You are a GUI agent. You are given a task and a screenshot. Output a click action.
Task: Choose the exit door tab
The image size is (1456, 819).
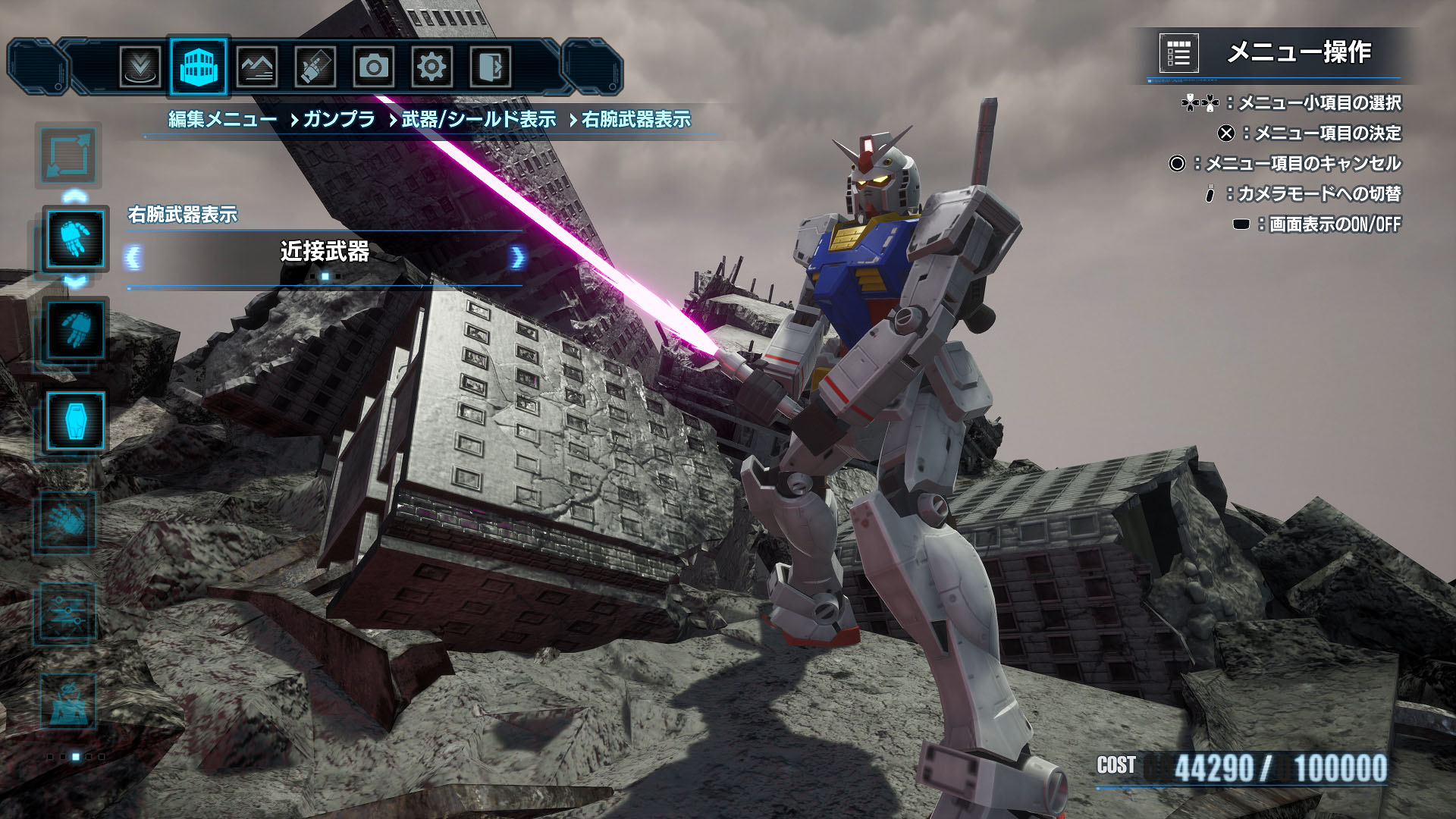[x=490, y=67]
